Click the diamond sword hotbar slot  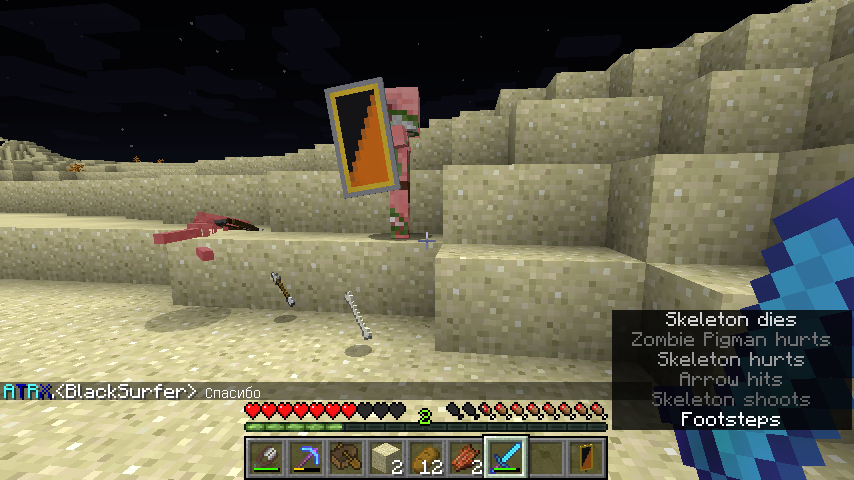(x=504, y=457)
